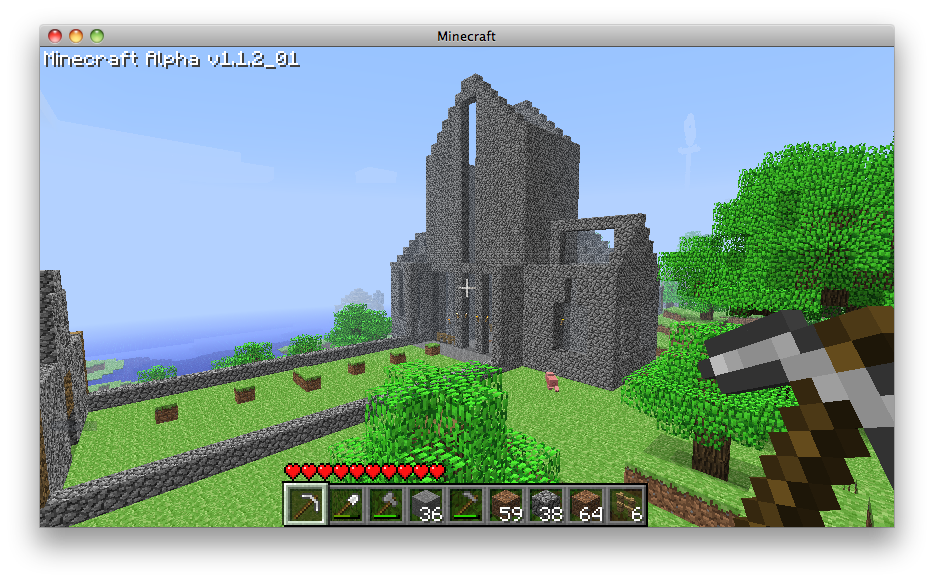Select the cobblestone stack of 38
Image resolution: width=934 pixels, height=582 pixels.
click(546, 505)
